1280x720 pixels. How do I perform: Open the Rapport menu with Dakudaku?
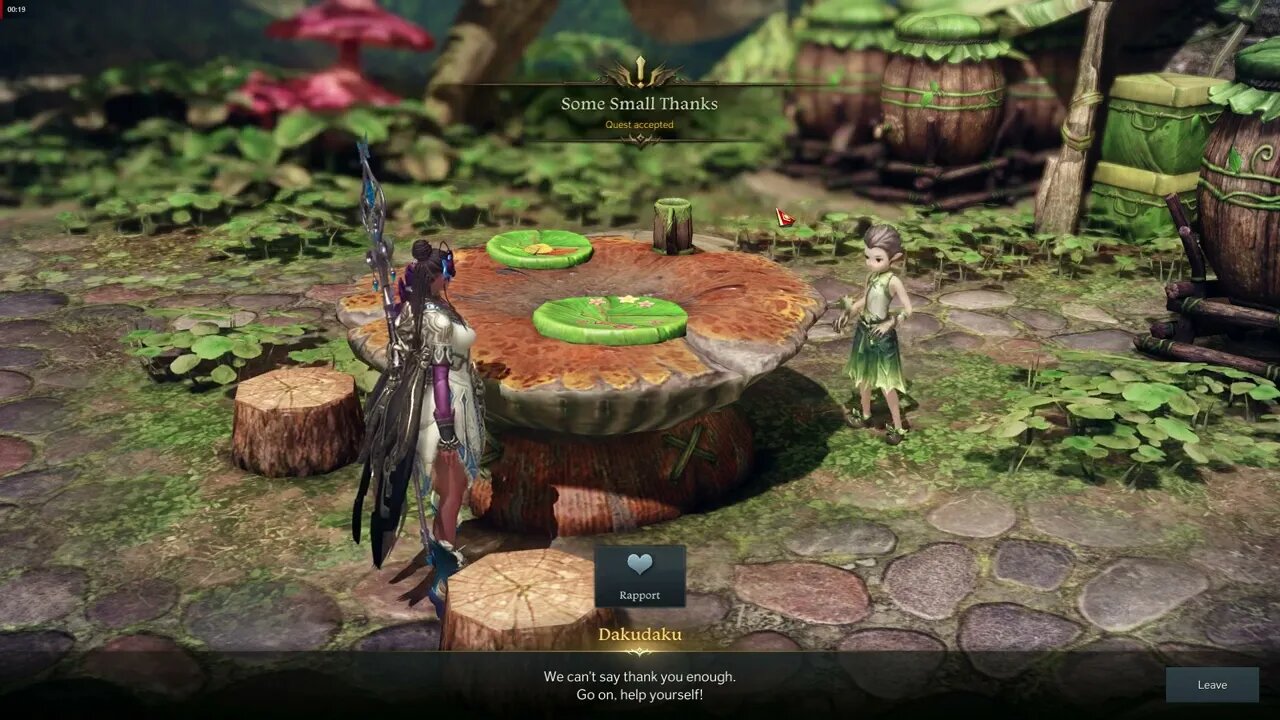640,576
